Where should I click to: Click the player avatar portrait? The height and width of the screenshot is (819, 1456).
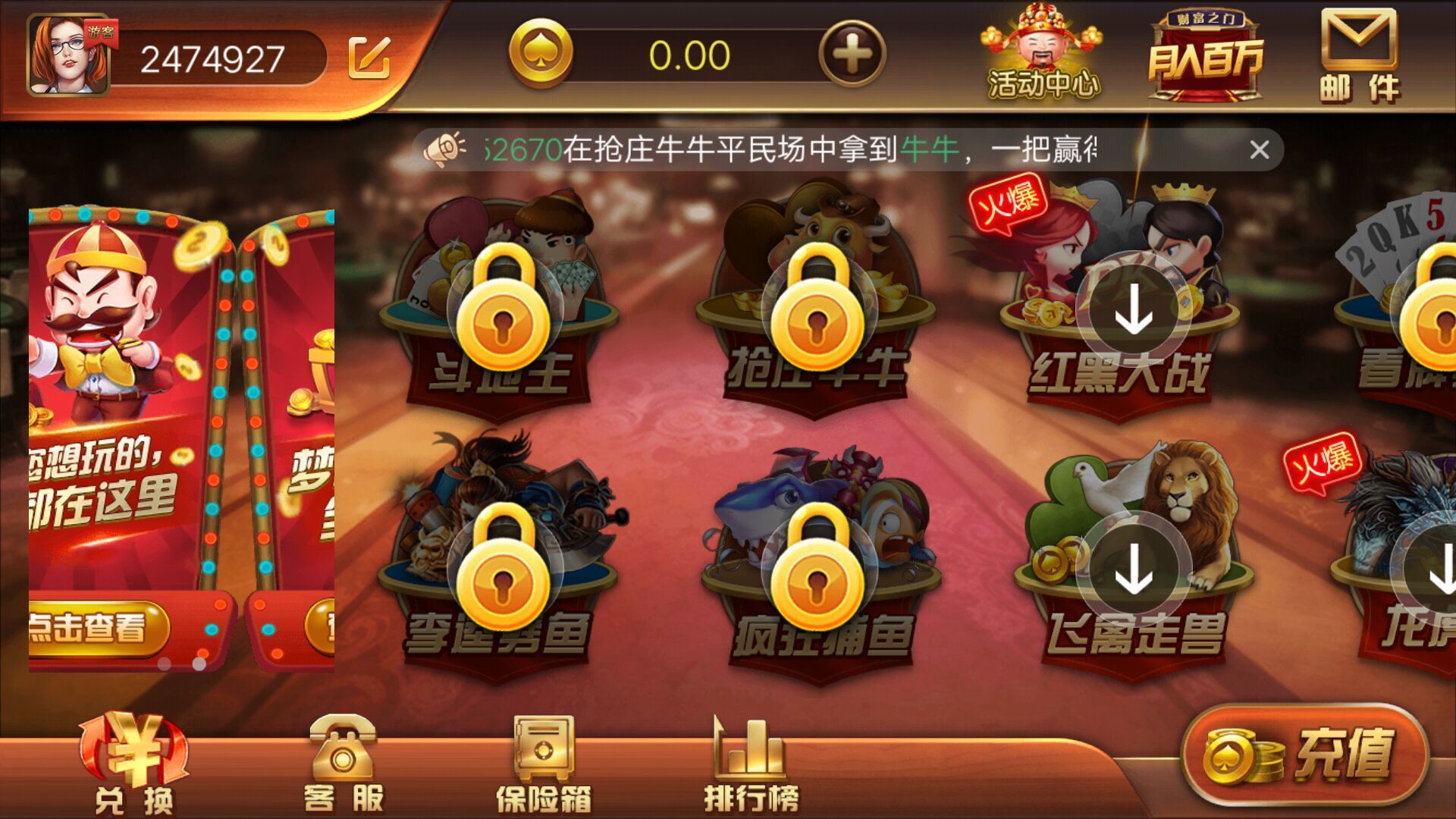point(70,57)
